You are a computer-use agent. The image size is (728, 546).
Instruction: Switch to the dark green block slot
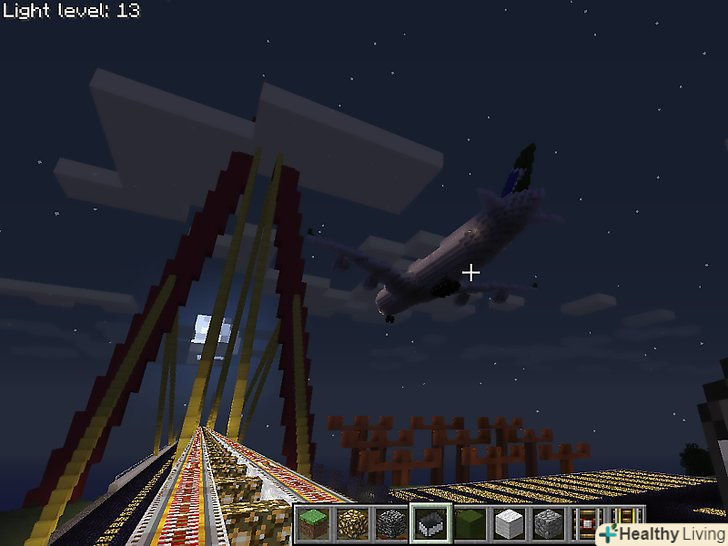[468, 523]
